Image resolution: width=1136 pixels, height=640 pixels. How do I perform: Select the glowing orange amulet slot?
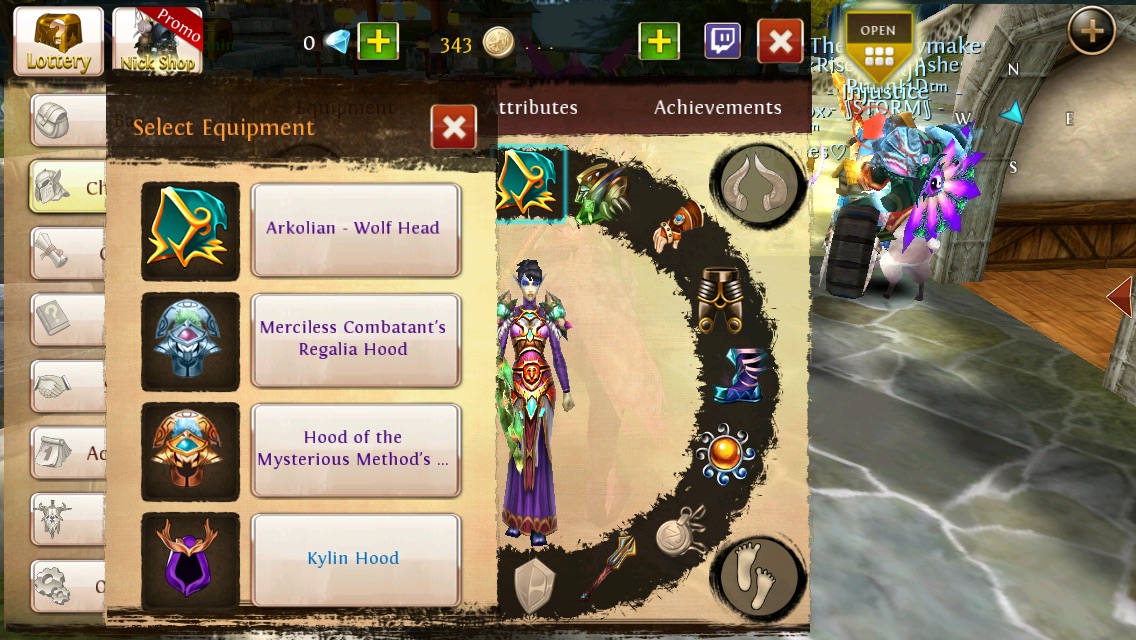click(725, 455)
